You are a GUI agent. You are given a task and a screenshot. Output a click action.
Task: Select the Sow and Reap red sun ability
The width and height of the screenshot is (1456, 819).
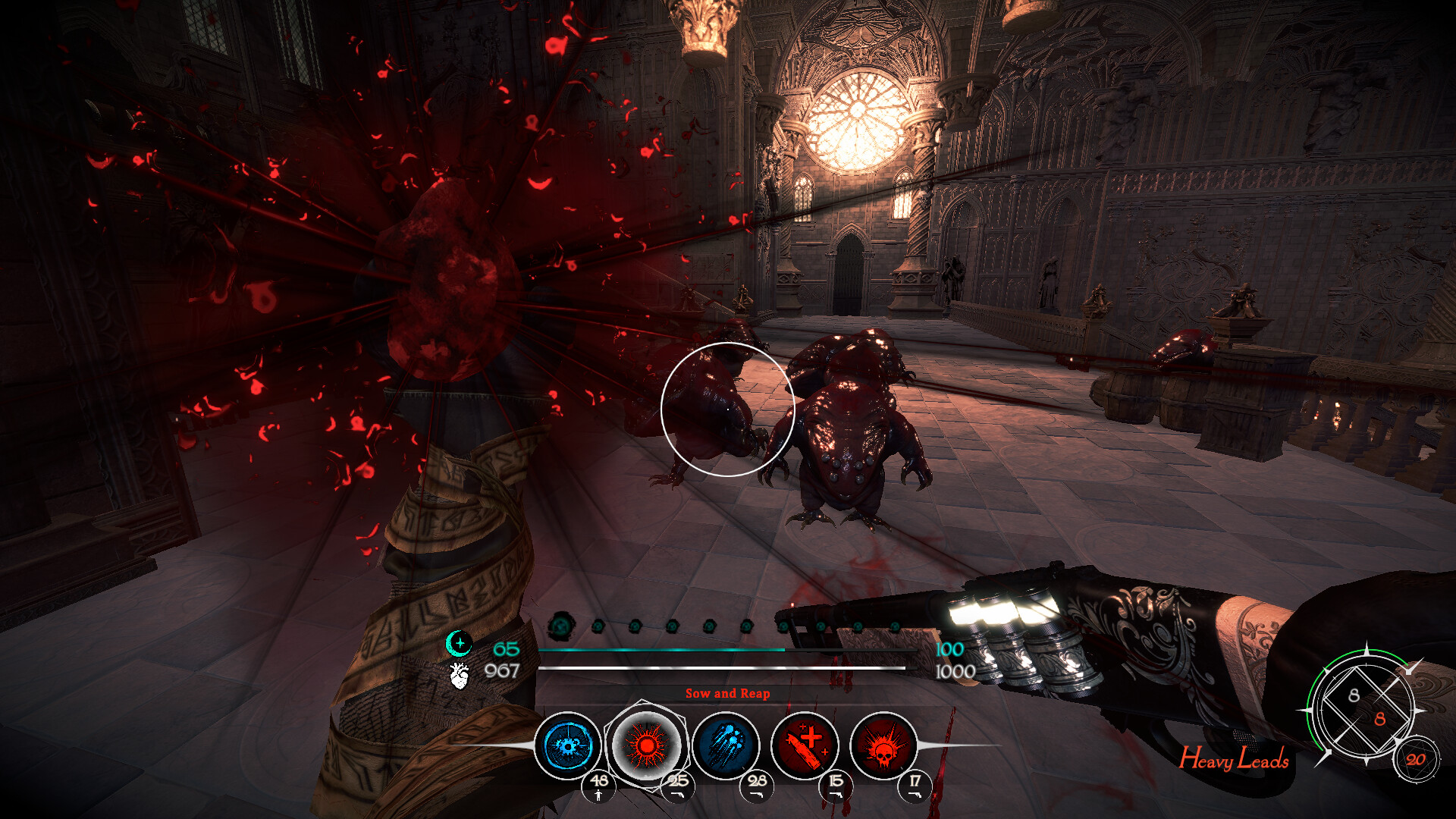tap(646, 745)
